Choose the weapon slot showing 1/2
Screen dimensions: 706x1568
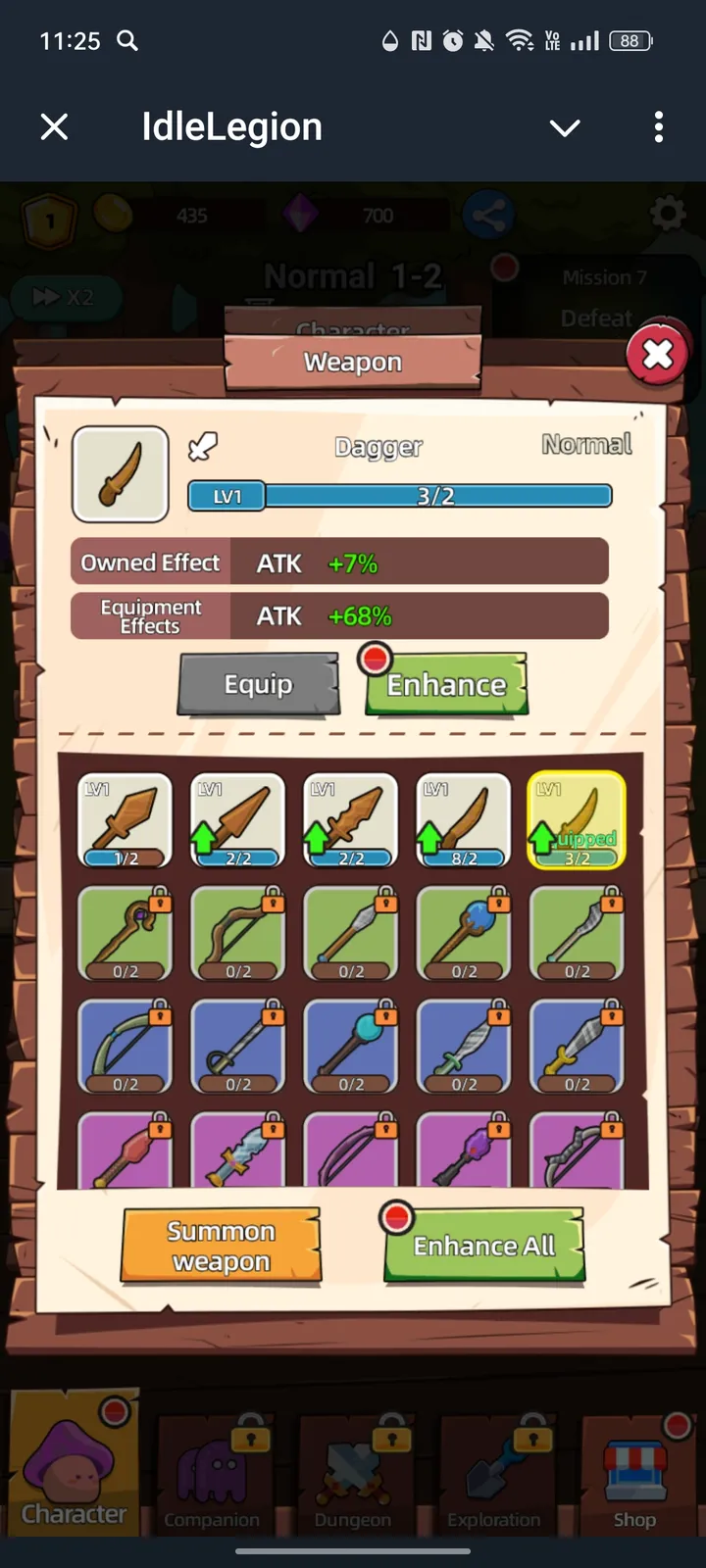(x=126, y=820)
